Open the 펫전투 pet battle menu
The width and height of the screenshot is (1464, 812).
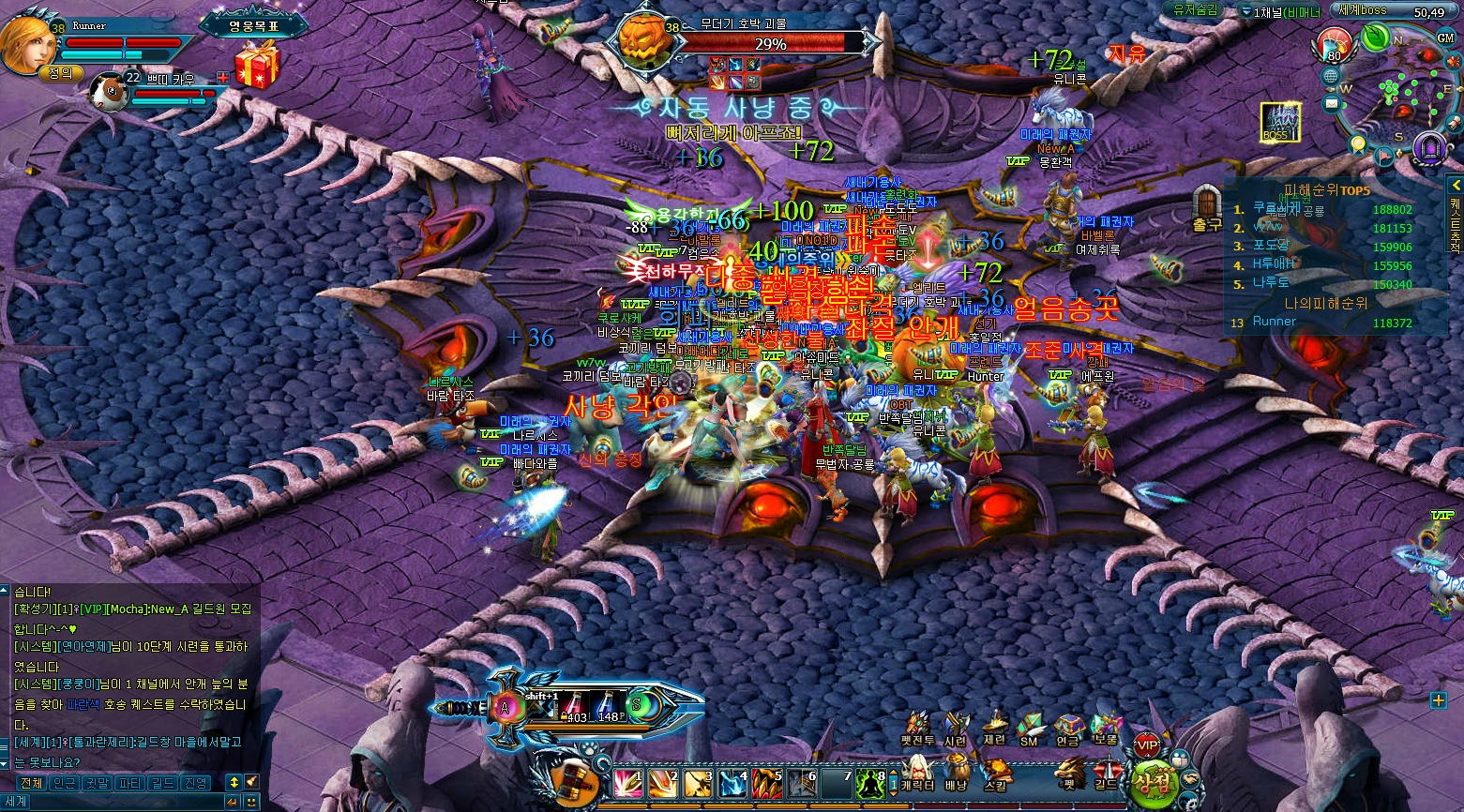click(917, 729)
